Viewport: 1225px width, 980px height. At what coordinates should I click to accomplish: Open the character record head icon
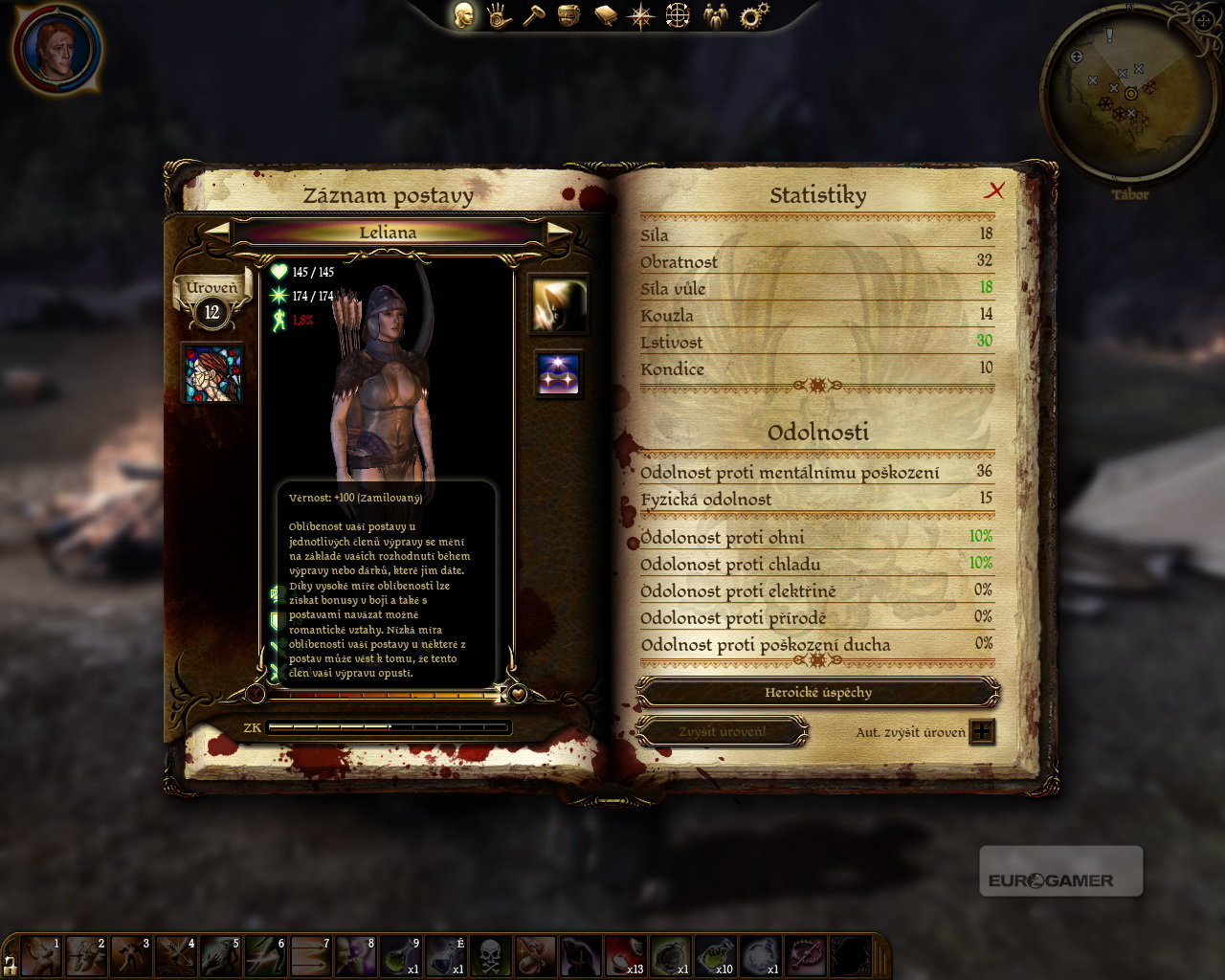(x=464, y=15)
